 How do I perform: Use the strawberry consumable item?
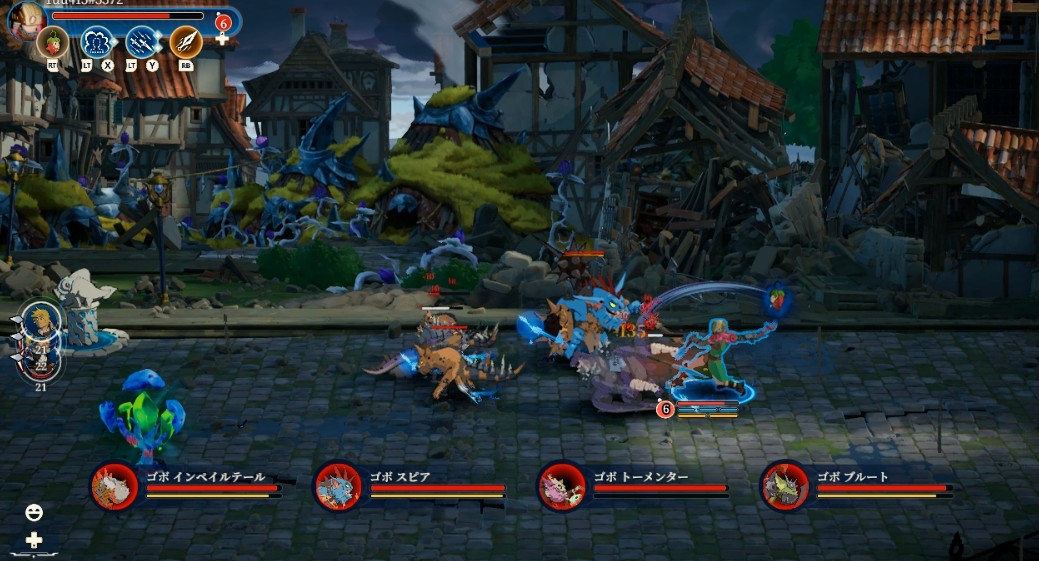51,42
